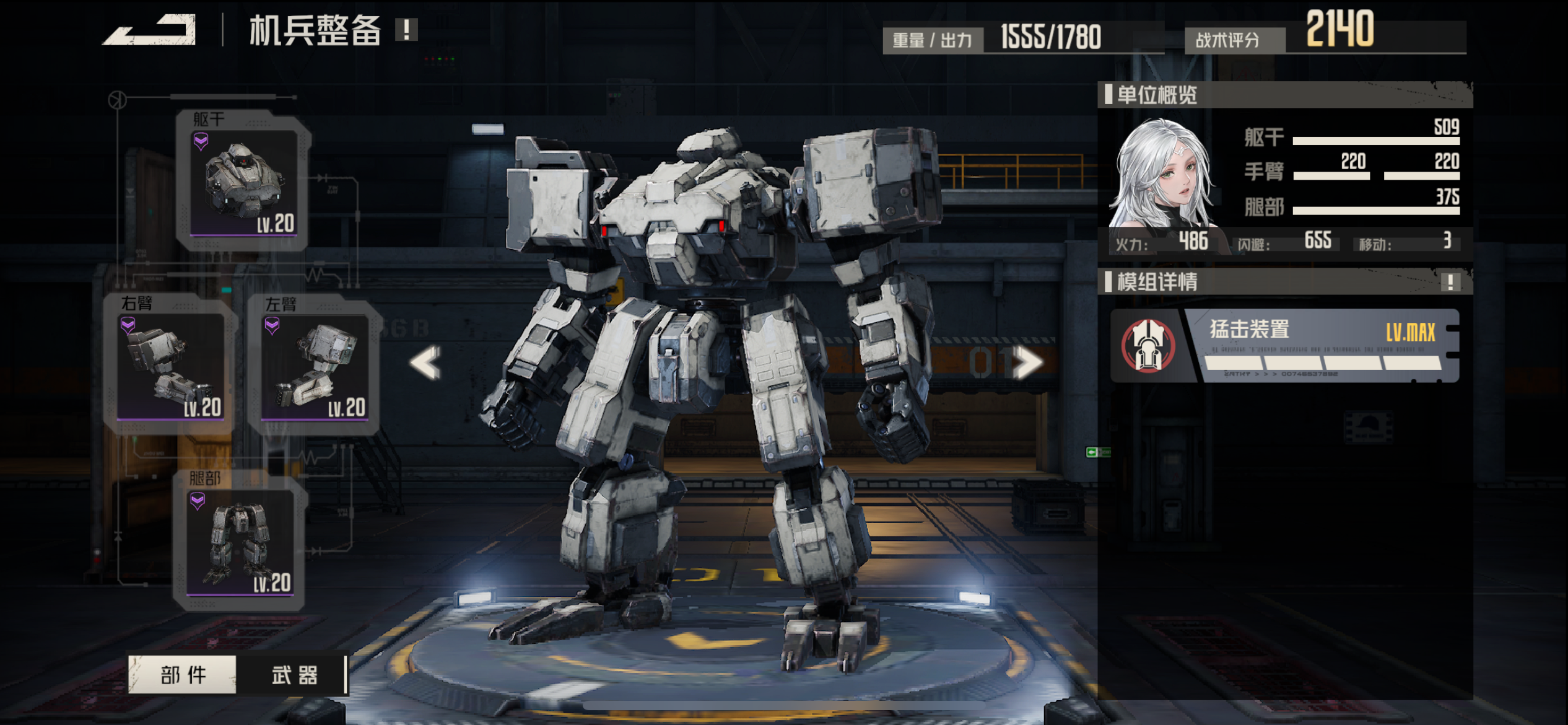Choose the 左臂 left arm slot
This screenshot has height=725, width=1568.
click(x=315, y=367)
